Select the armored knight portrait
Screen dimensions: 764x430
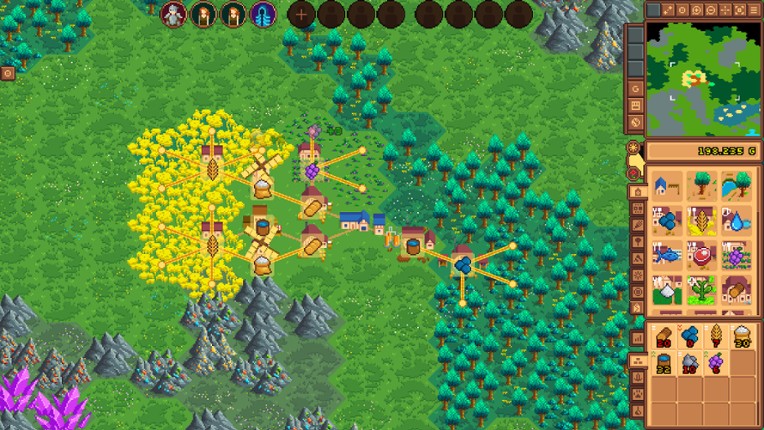coord(174,14)
